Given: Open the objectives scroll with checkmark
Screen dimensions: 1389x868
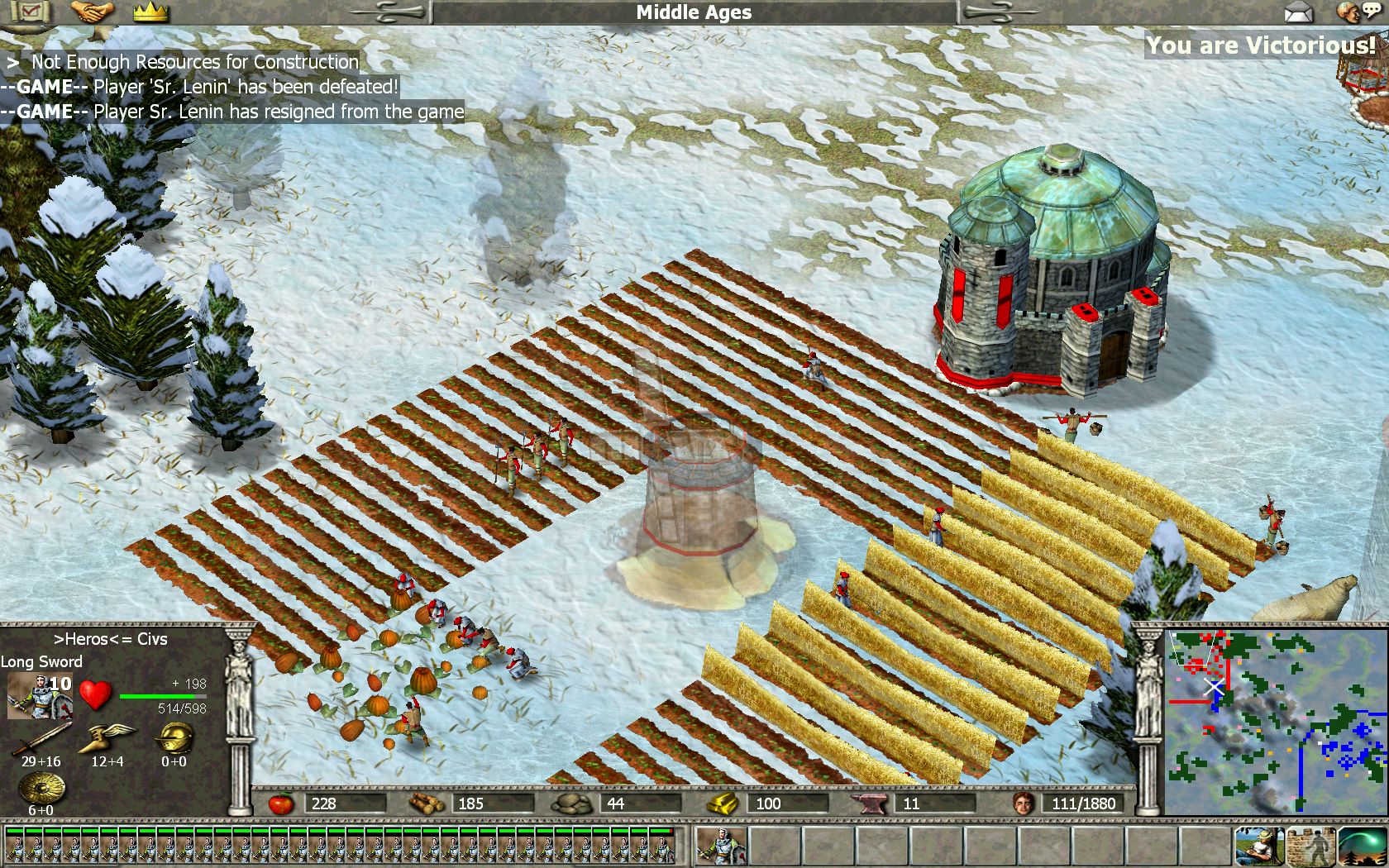Looking at the screenshot, I should click(30, 12).
